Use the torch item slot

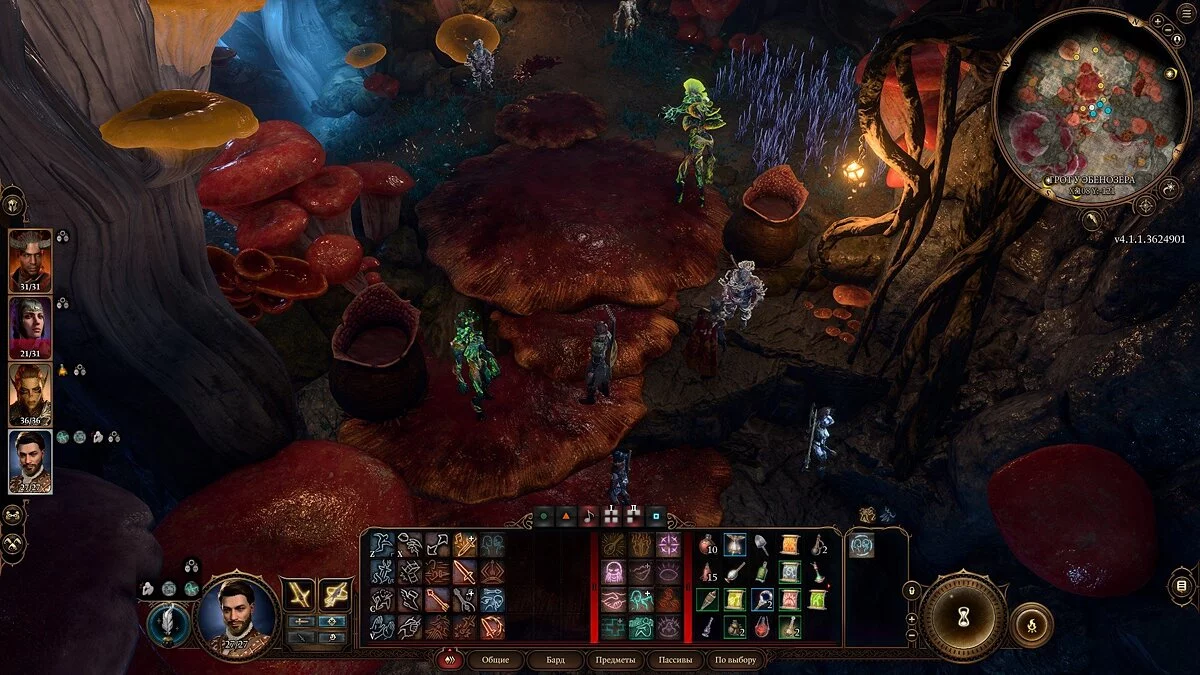(x=708, y=599)
